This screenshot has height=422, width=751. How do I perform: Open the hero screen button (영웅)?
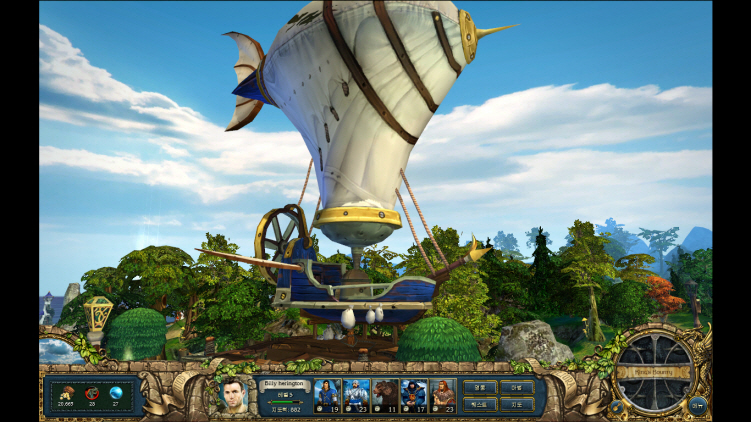tap(480, 387)
